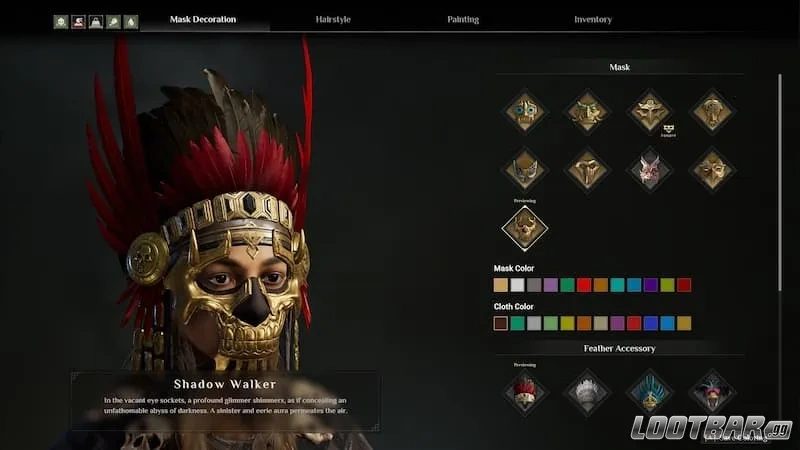Select the pink horned demon mask

648,168
